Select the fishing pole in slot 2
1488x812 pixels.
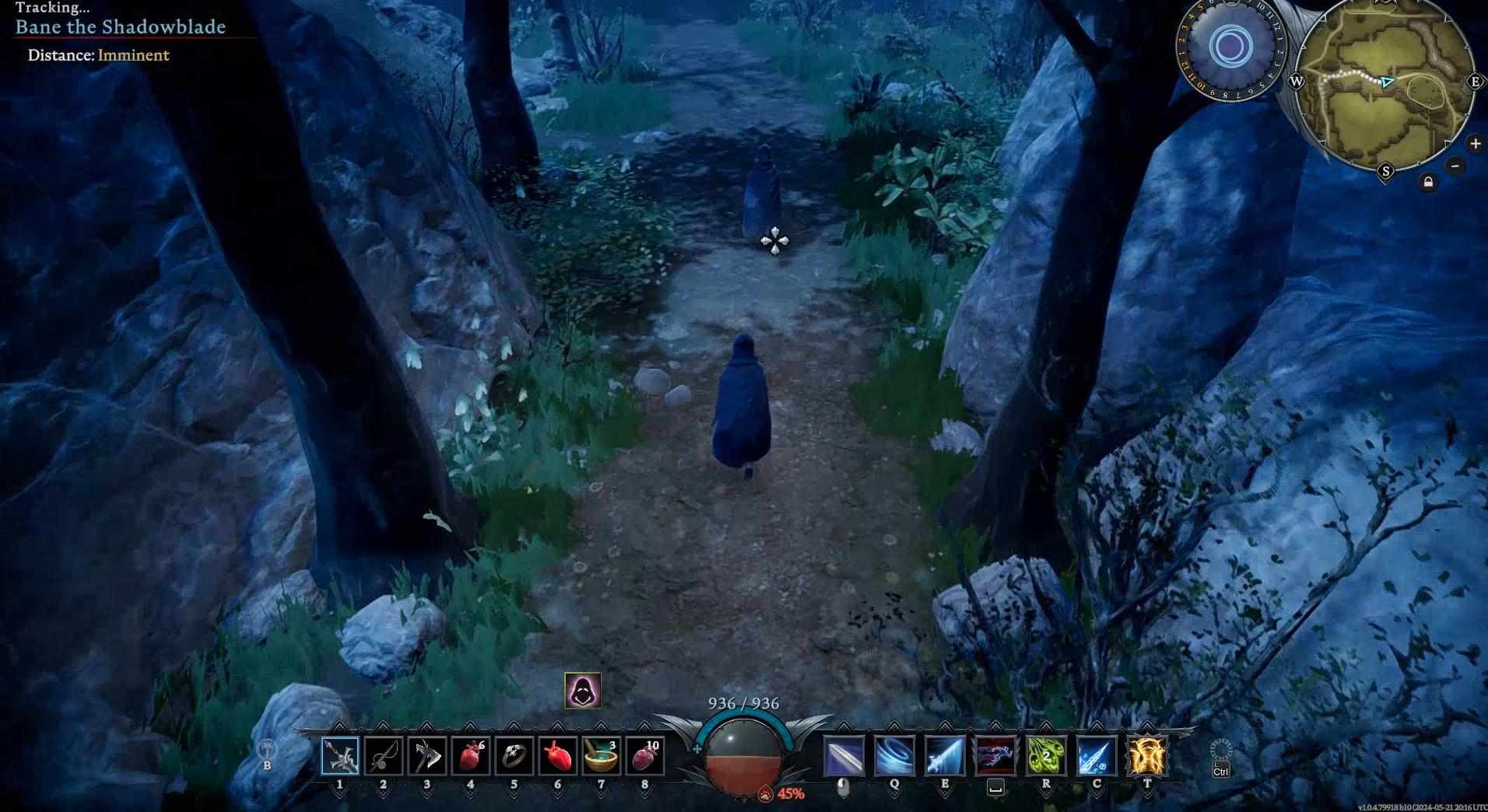tap(384, 756)
